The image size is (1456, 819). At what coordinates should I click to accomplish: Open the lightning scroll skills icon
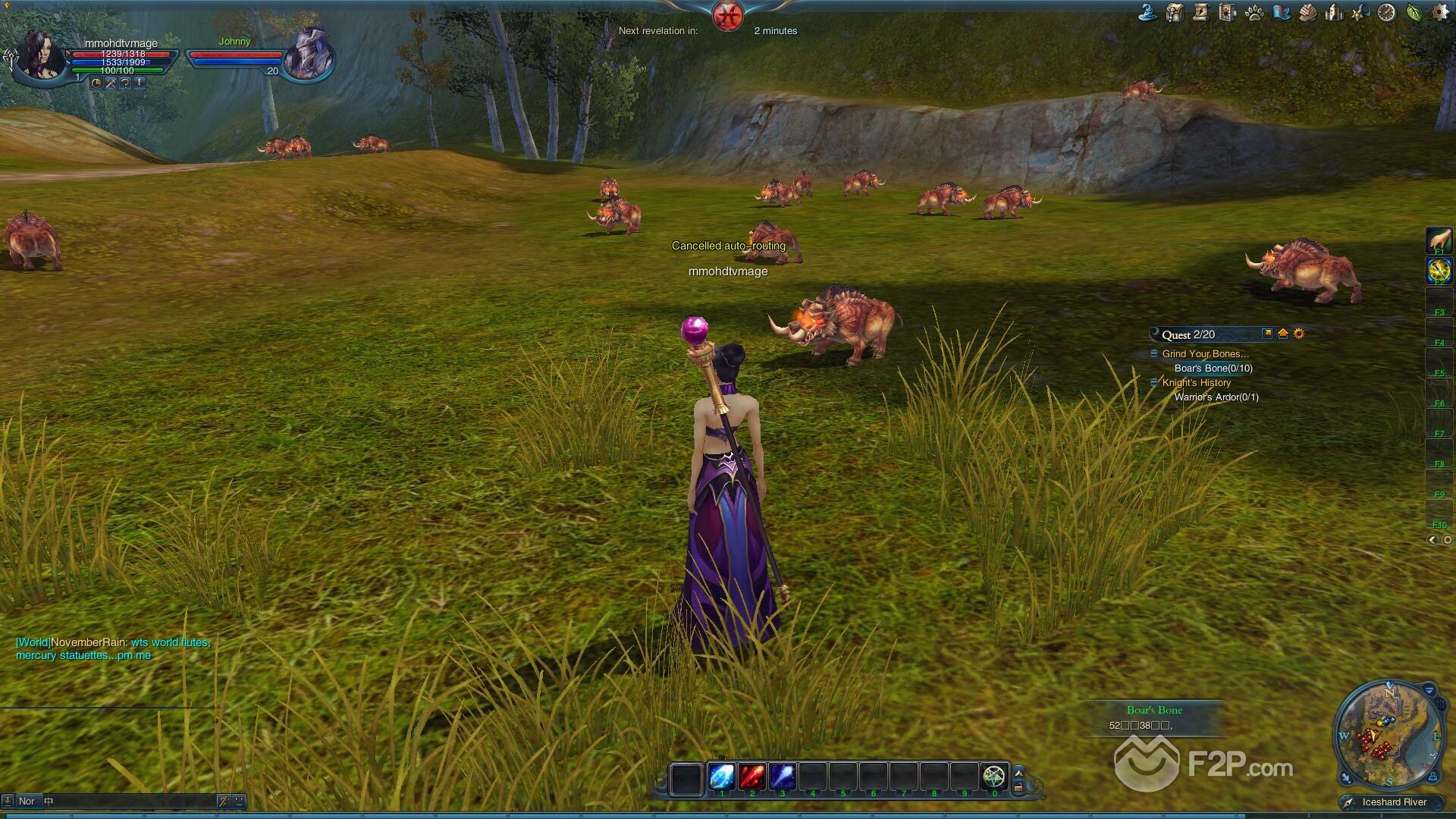tap(1200, 13)
